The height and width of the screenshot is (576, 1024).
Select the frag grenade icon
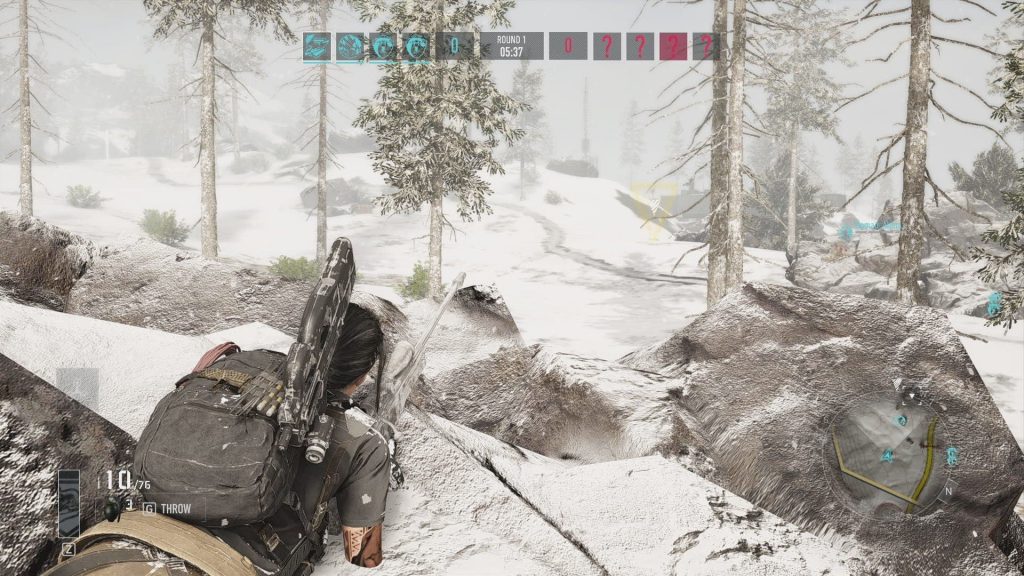[113, 509]
